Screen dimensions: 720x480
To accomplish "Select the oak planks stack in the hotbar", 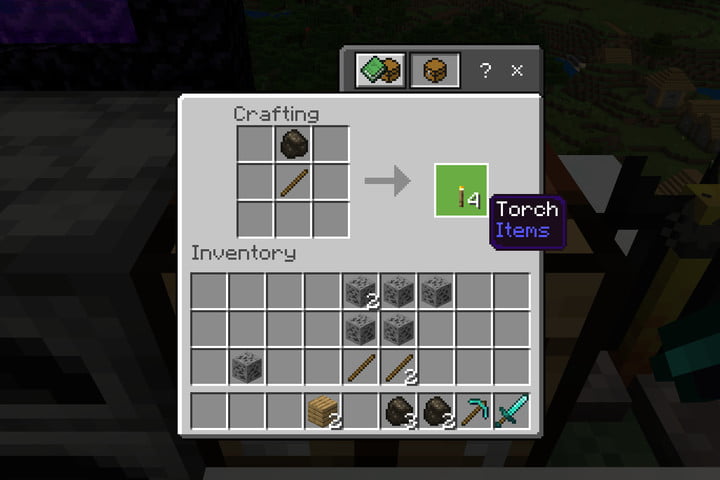I will click(x=323, y=412).
